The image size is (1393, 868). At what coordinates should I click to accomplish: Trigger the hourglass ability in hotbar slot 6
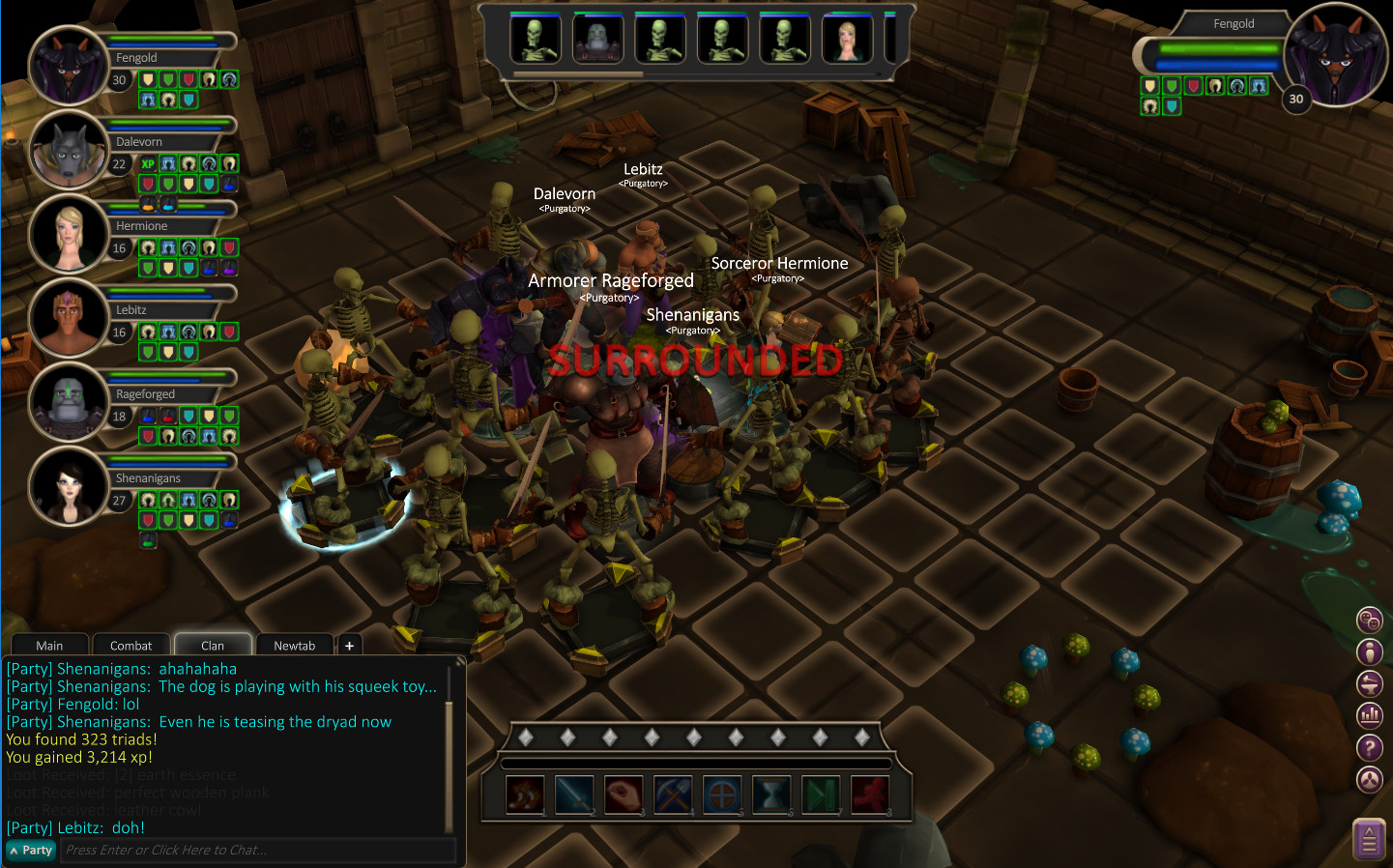pos(771,794)
